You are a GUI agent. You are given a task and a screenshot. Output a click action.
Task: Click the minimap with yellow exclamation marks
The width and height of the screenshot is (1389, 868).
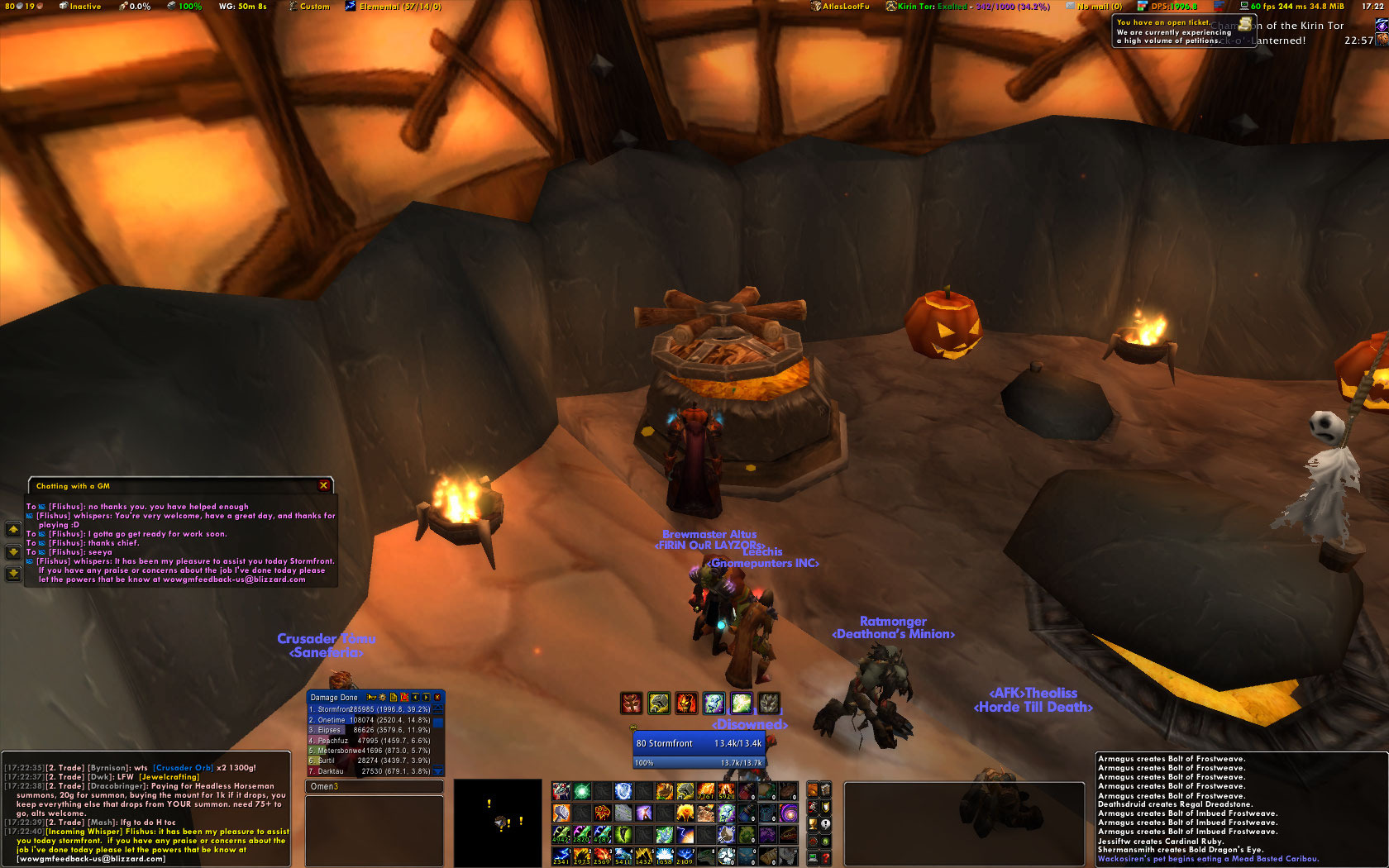point(497,821)
